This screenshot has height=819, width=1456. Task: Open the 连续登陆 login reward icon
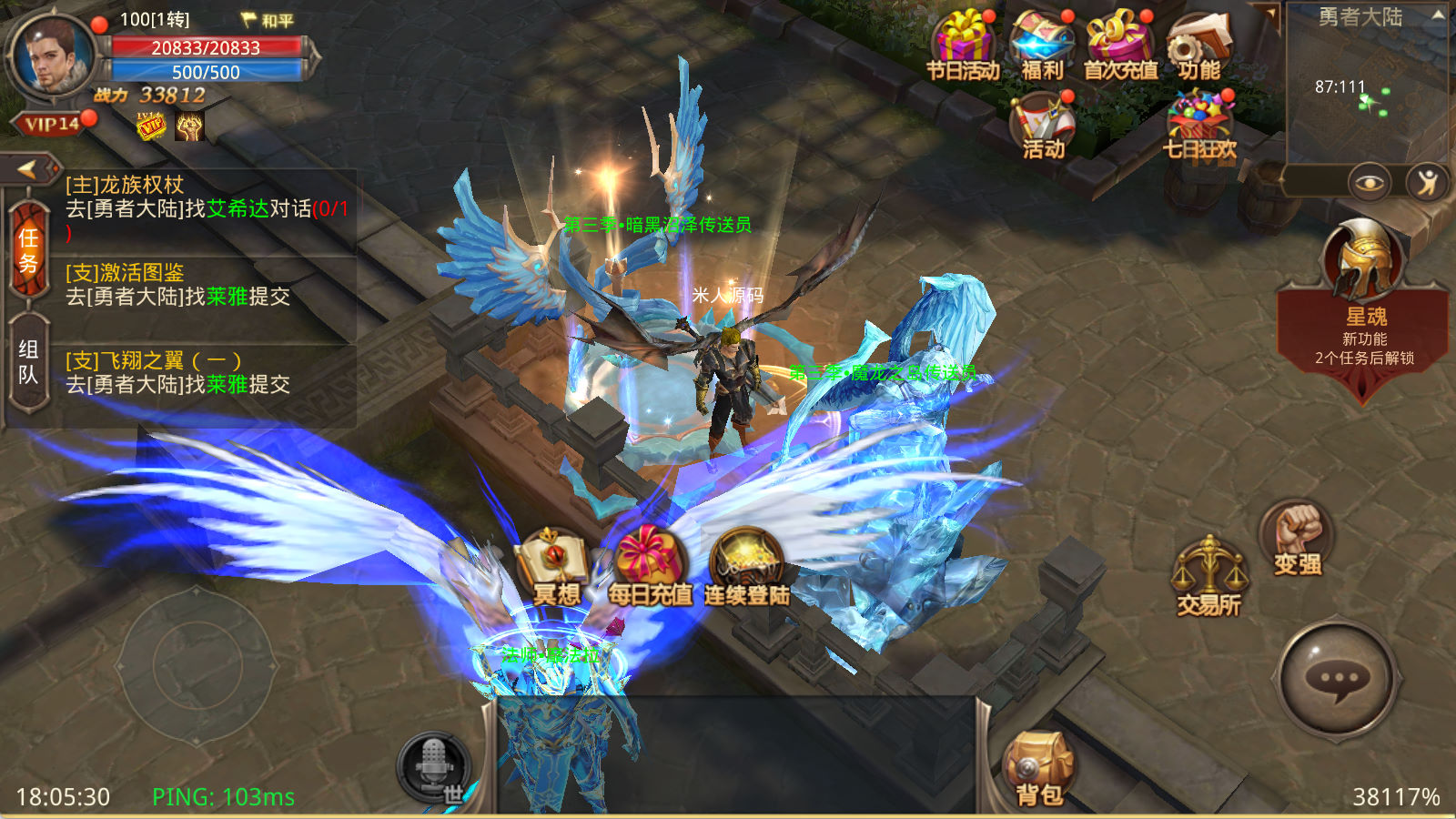(x=746, y=567)
